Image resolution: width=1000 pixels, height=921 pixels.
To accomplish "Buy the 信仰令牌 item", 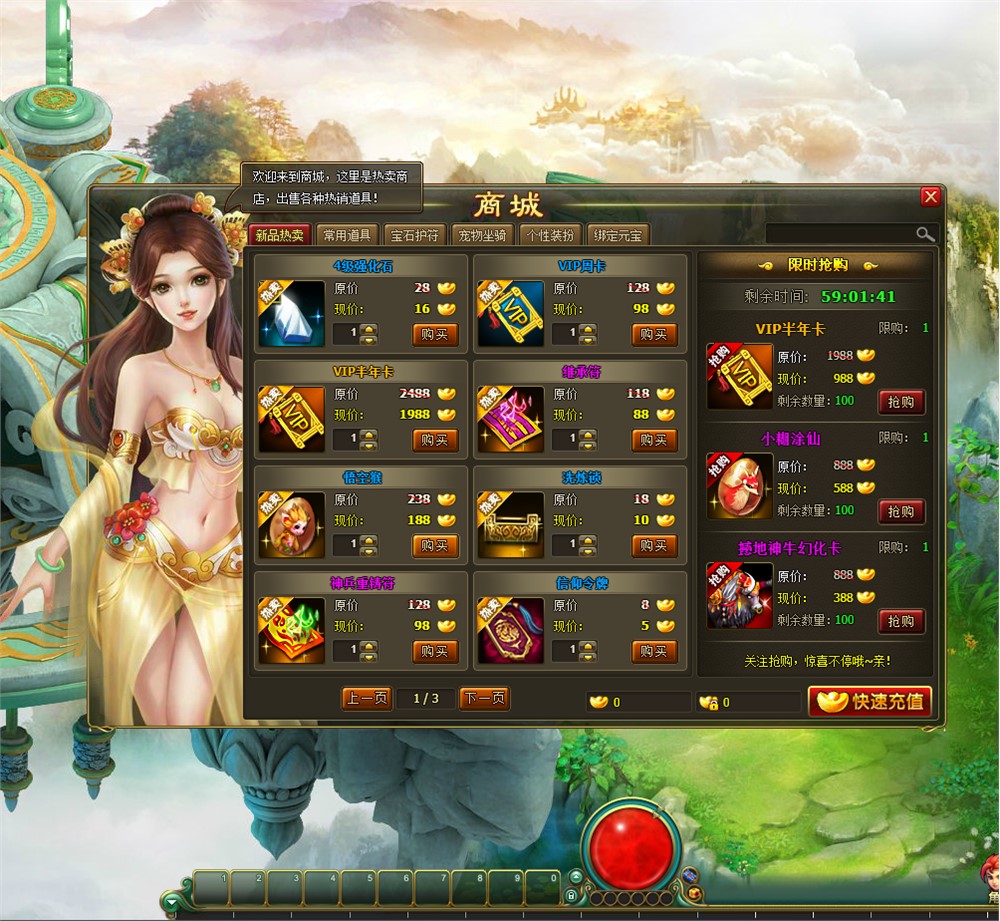I will coord(654,652).
